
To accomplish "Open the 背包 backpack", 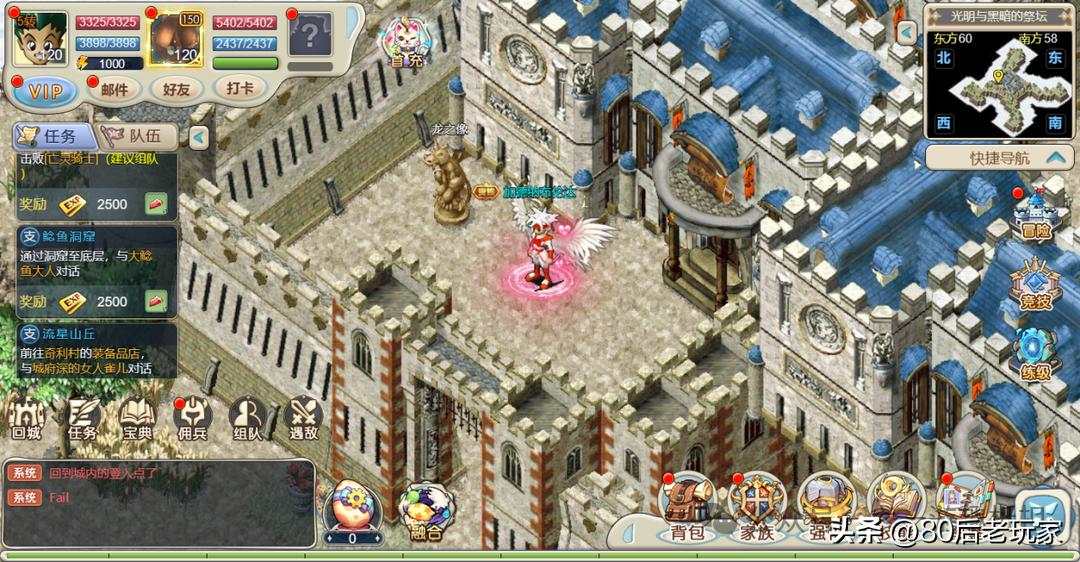I will tap(688, 507).
